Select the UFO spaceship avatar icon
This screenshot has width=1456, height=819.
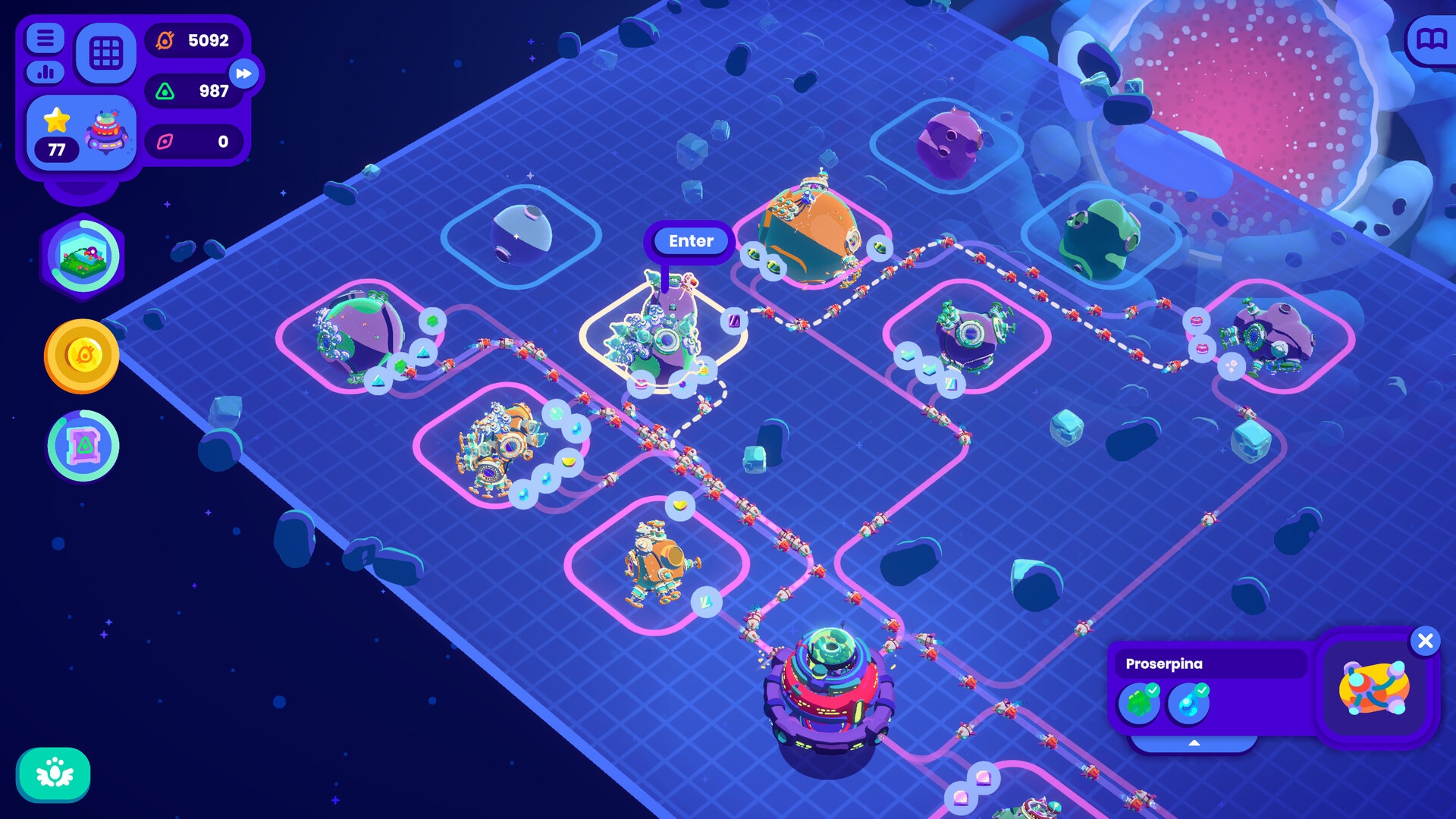tap(108, 135)
